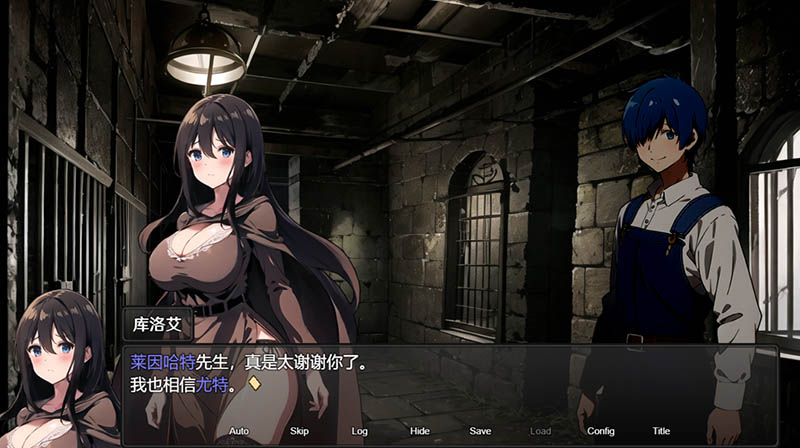Screen dimensions: 800x448
Task: Return to the Title screen
Action: (x=661, y=430)
